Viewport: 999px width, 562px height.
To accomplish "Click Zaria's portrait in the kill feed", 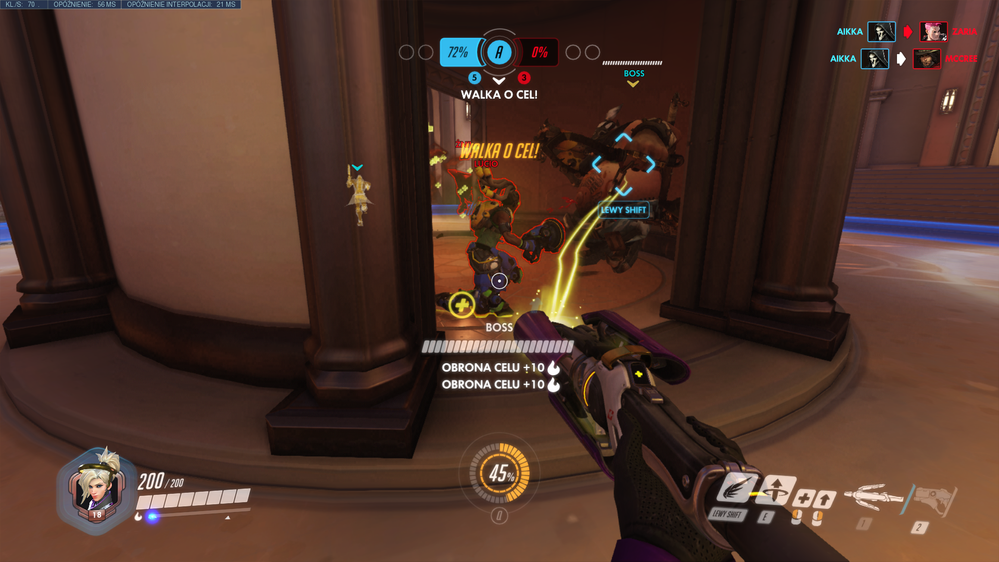I will point(934,31).
